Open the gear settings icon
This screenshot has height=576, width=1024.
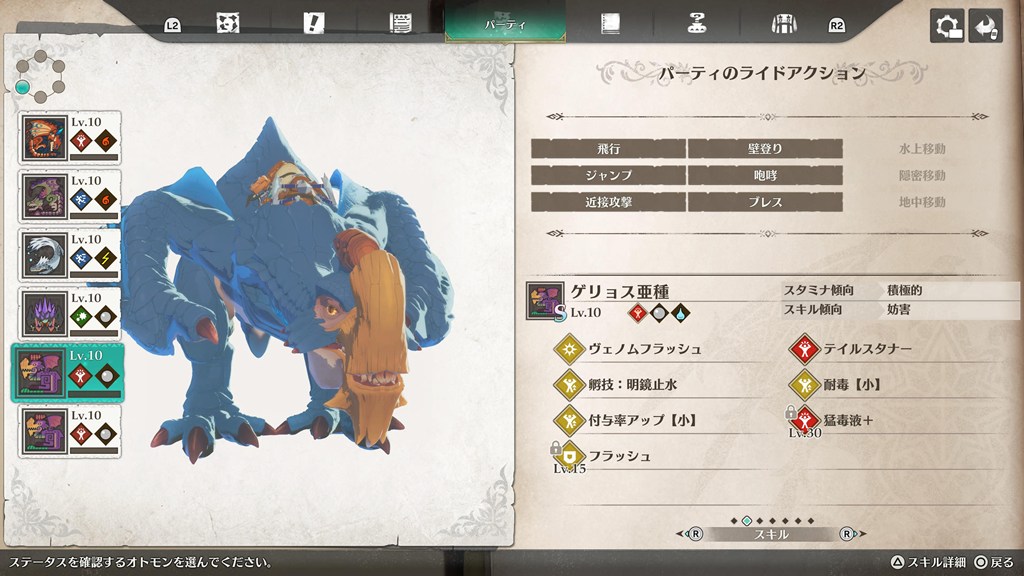[947, 26]
